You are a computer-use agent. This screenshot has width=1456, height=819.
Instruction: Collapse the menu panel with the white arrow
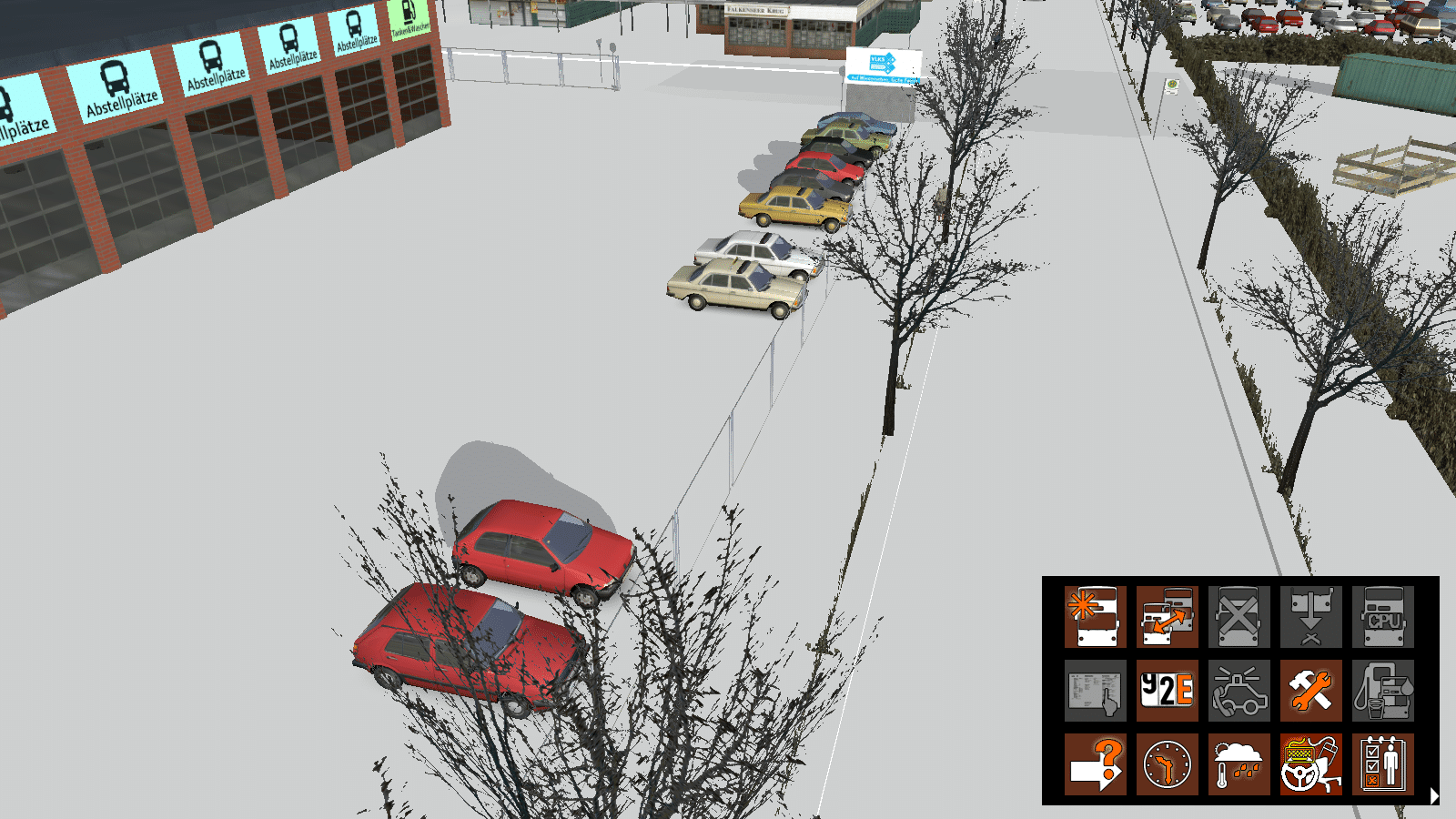[x=1434, y=795]
